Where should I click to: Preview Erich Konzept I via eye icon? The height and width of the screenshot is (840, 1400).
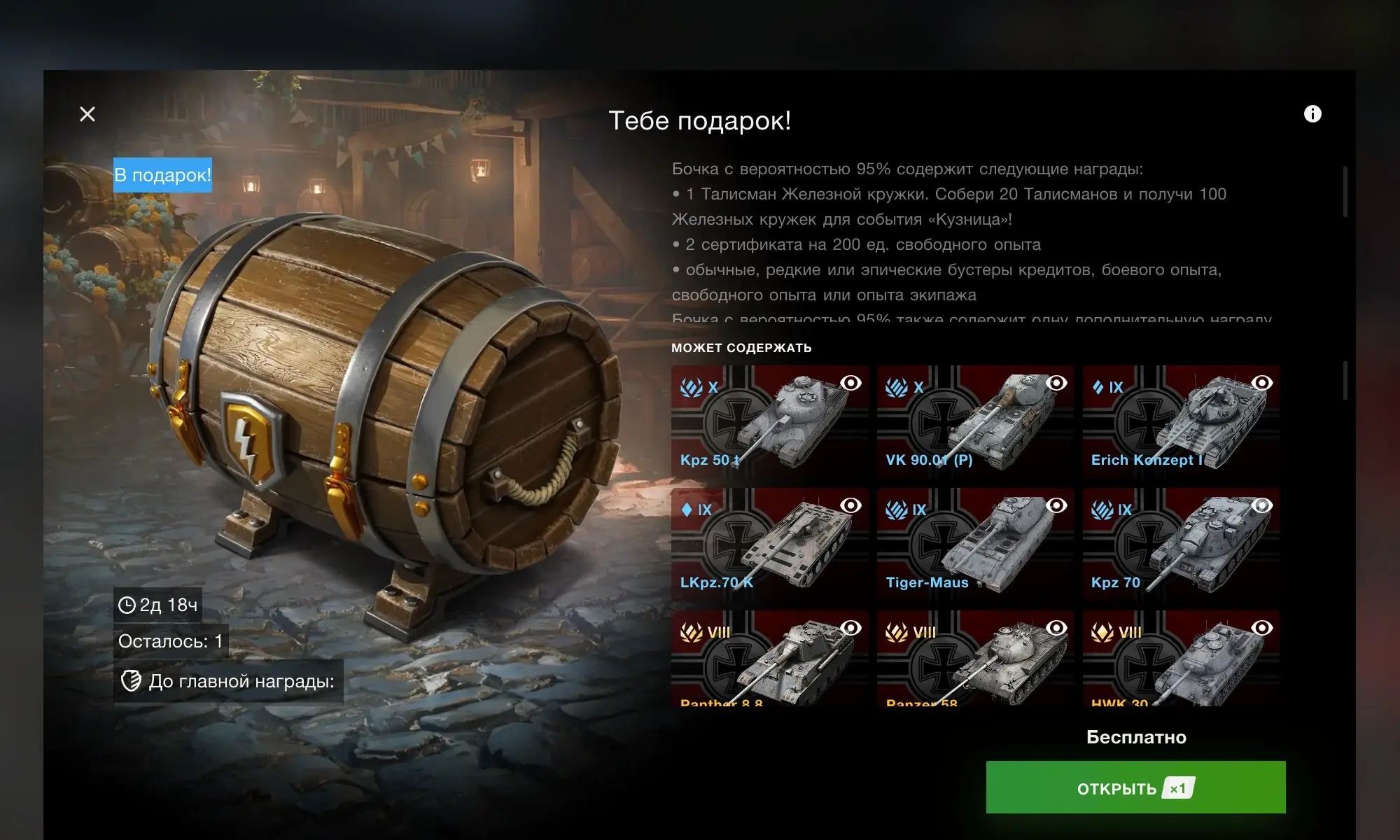pos(1262,383)
